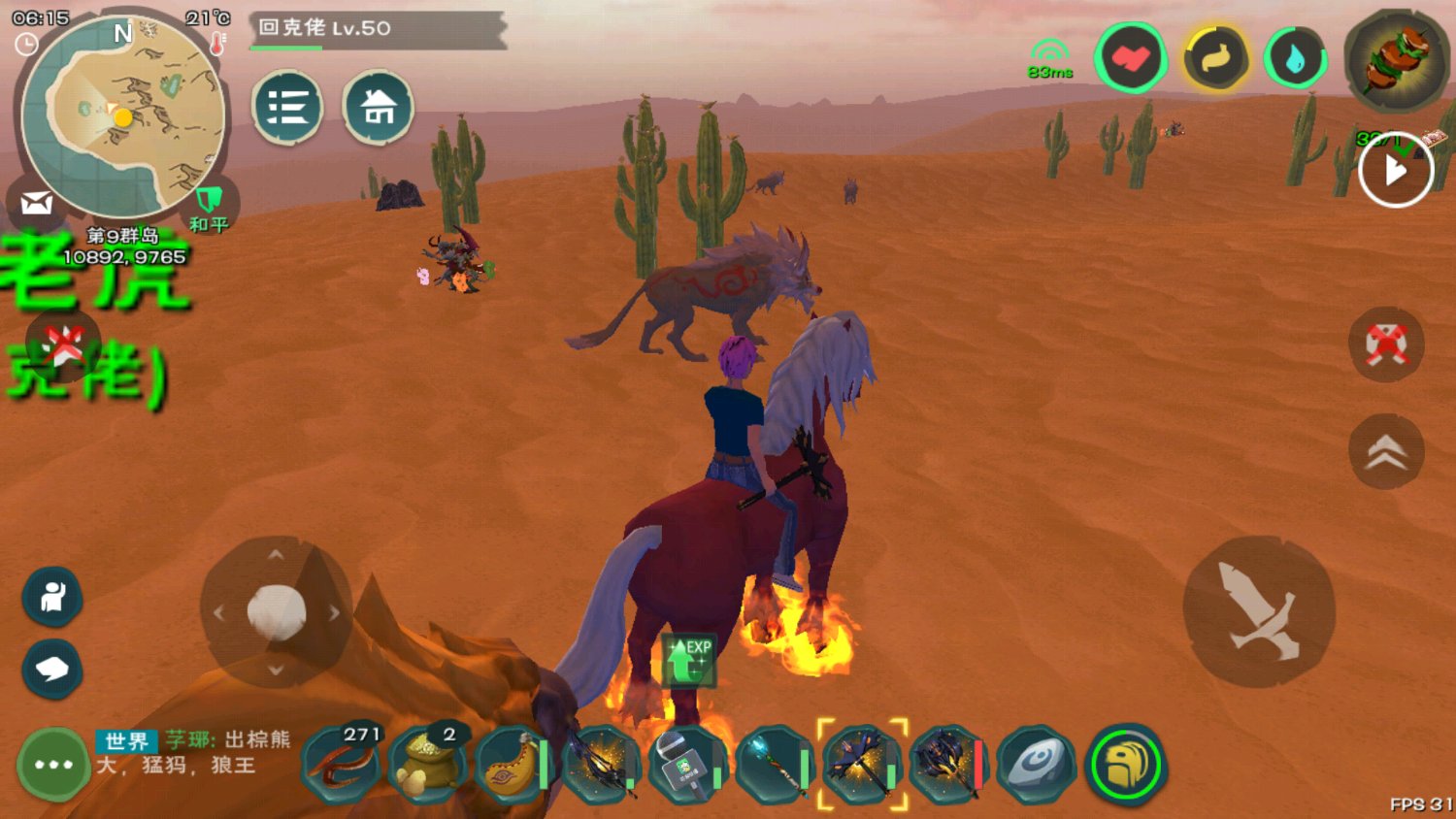Open the character silhouette button
The width and height of the screenshot is (1456, 819).
pyautogui.click(x=52, y=596)
